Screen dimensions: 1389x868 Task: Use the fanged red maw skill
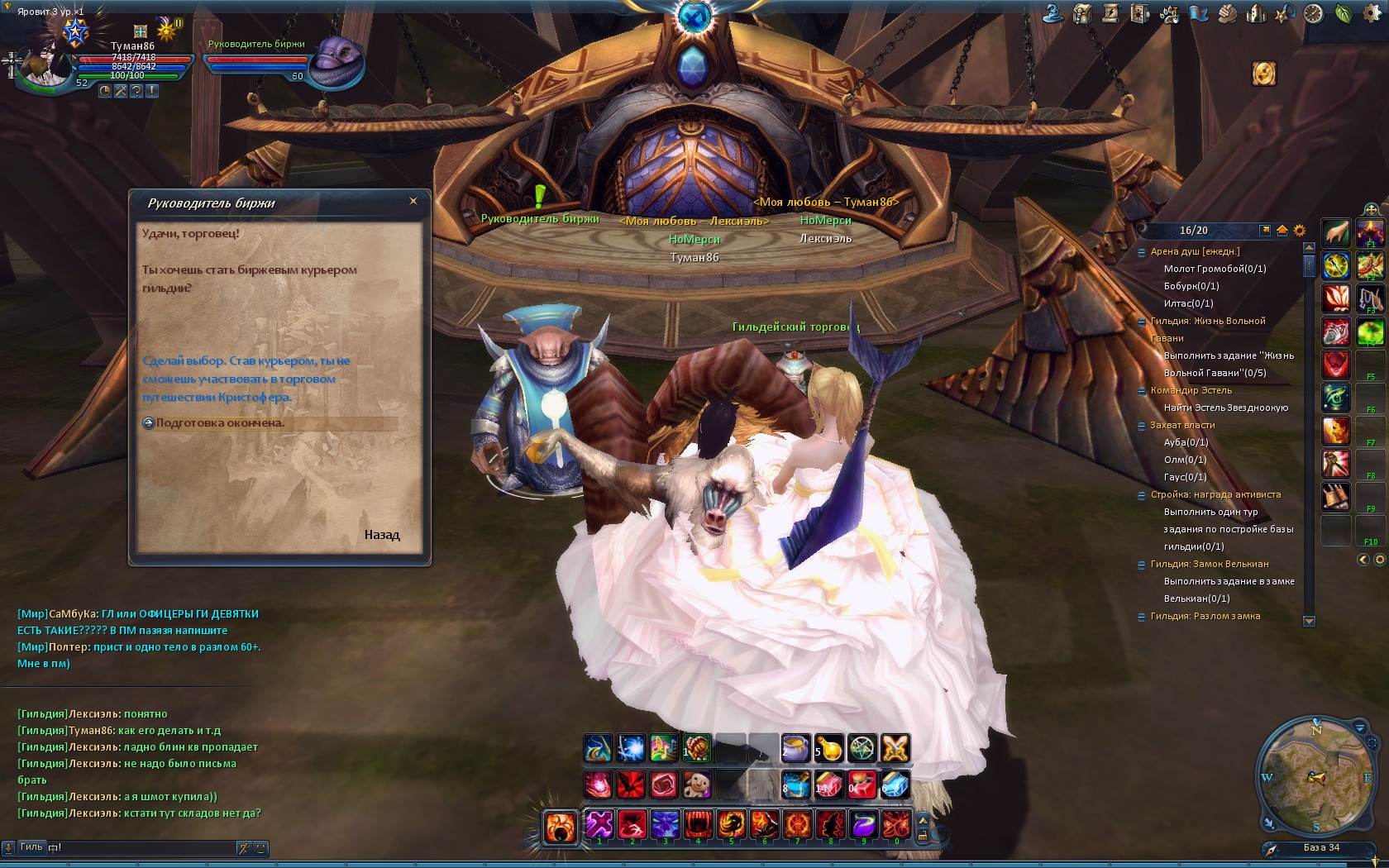click(x=699, y=824)
